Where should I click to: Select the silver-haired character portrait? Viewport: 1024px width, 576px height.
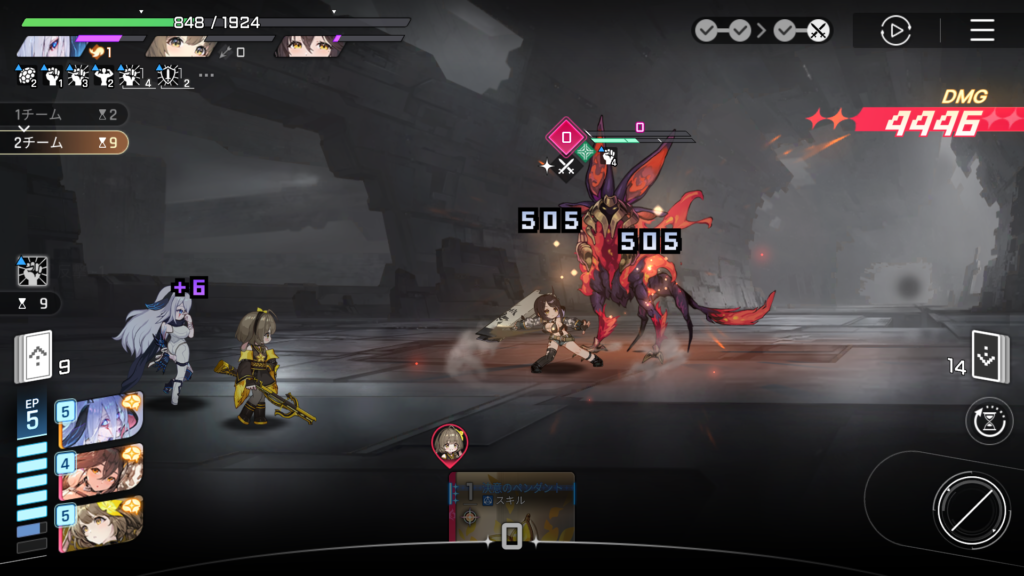pyautogui.click(x=50, y=46)
